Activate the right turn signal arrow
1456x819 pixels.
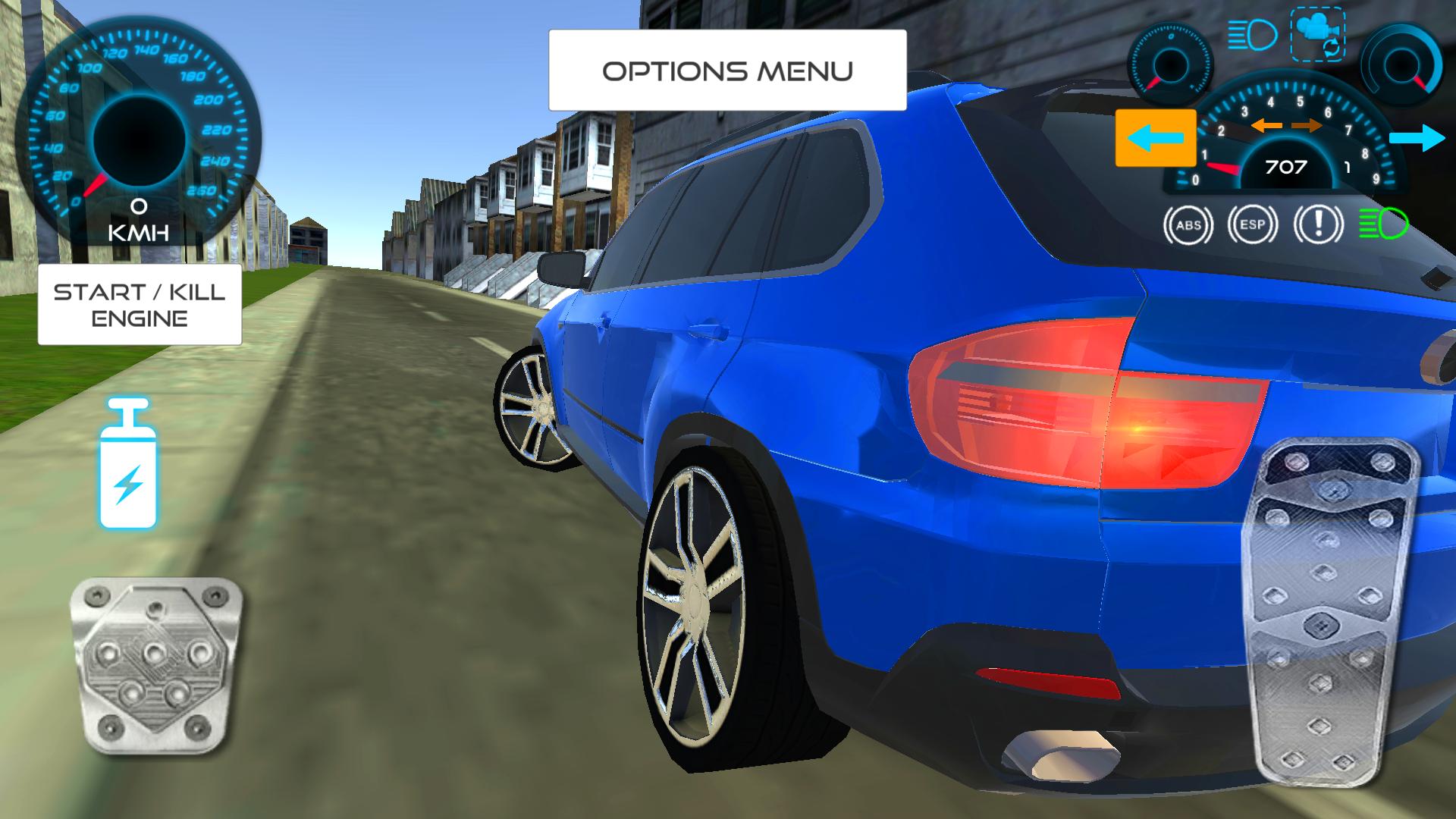pyautogui.click(x=1419, y=139)
